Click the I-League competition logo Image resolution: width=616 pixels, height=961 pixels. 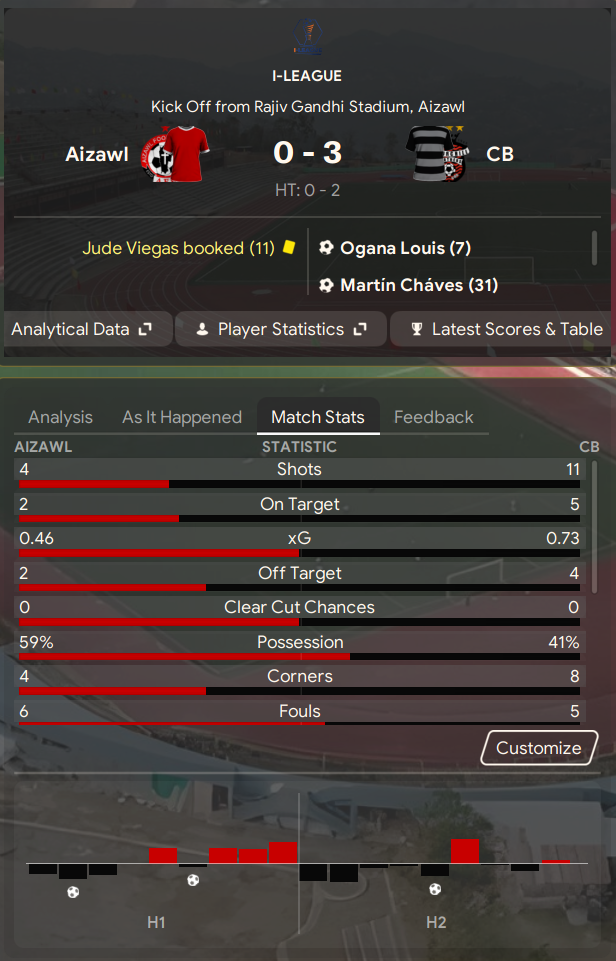coord(307,37)
